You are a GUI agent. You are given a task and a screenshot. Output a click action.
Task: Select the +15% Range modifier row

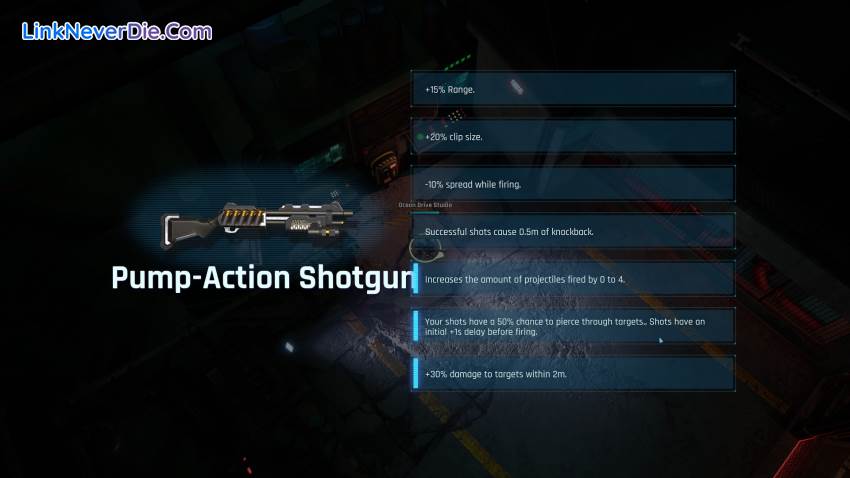click(573, 89)
